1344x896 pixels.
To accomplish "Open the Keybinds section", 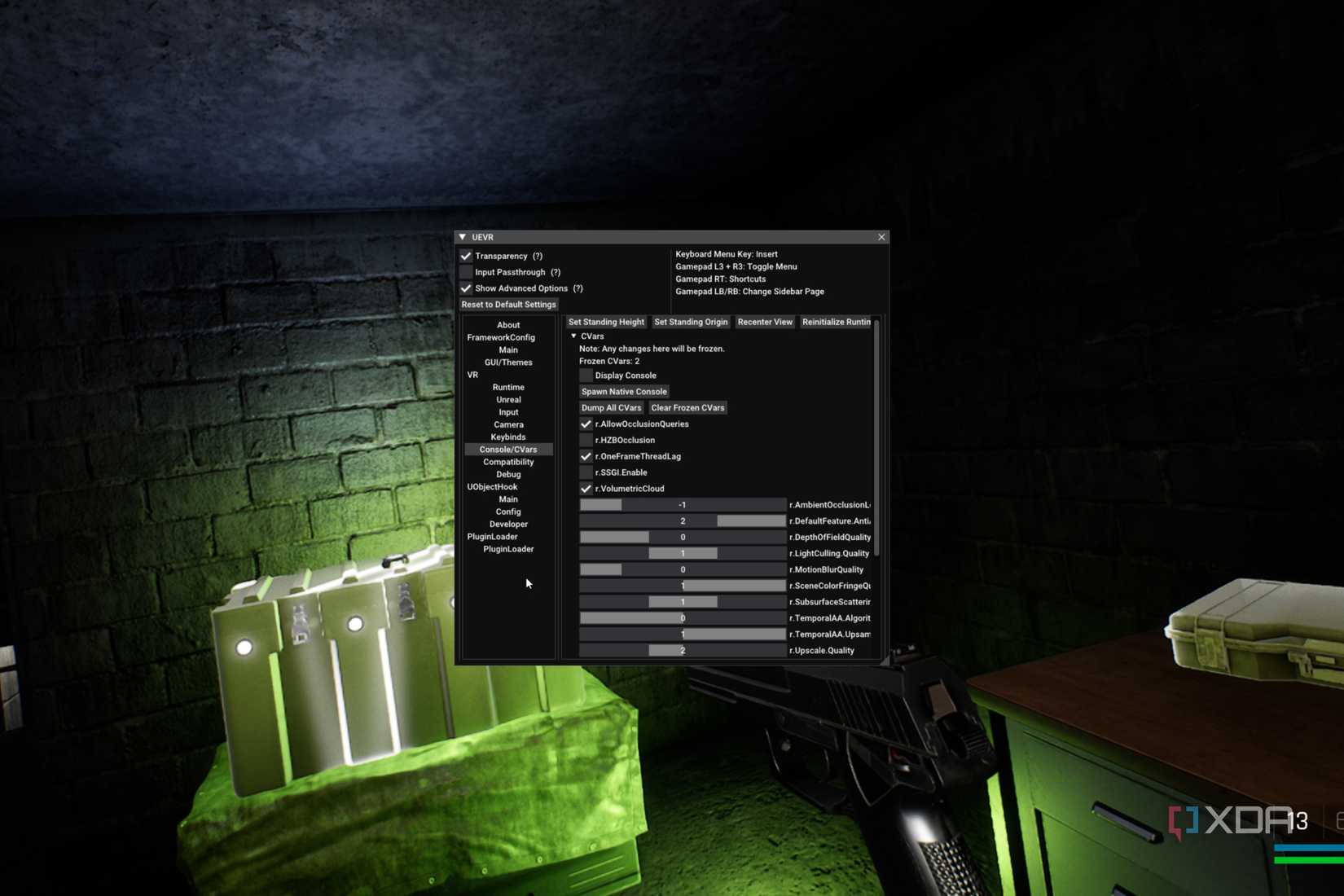I will click(x=507, y=437).
